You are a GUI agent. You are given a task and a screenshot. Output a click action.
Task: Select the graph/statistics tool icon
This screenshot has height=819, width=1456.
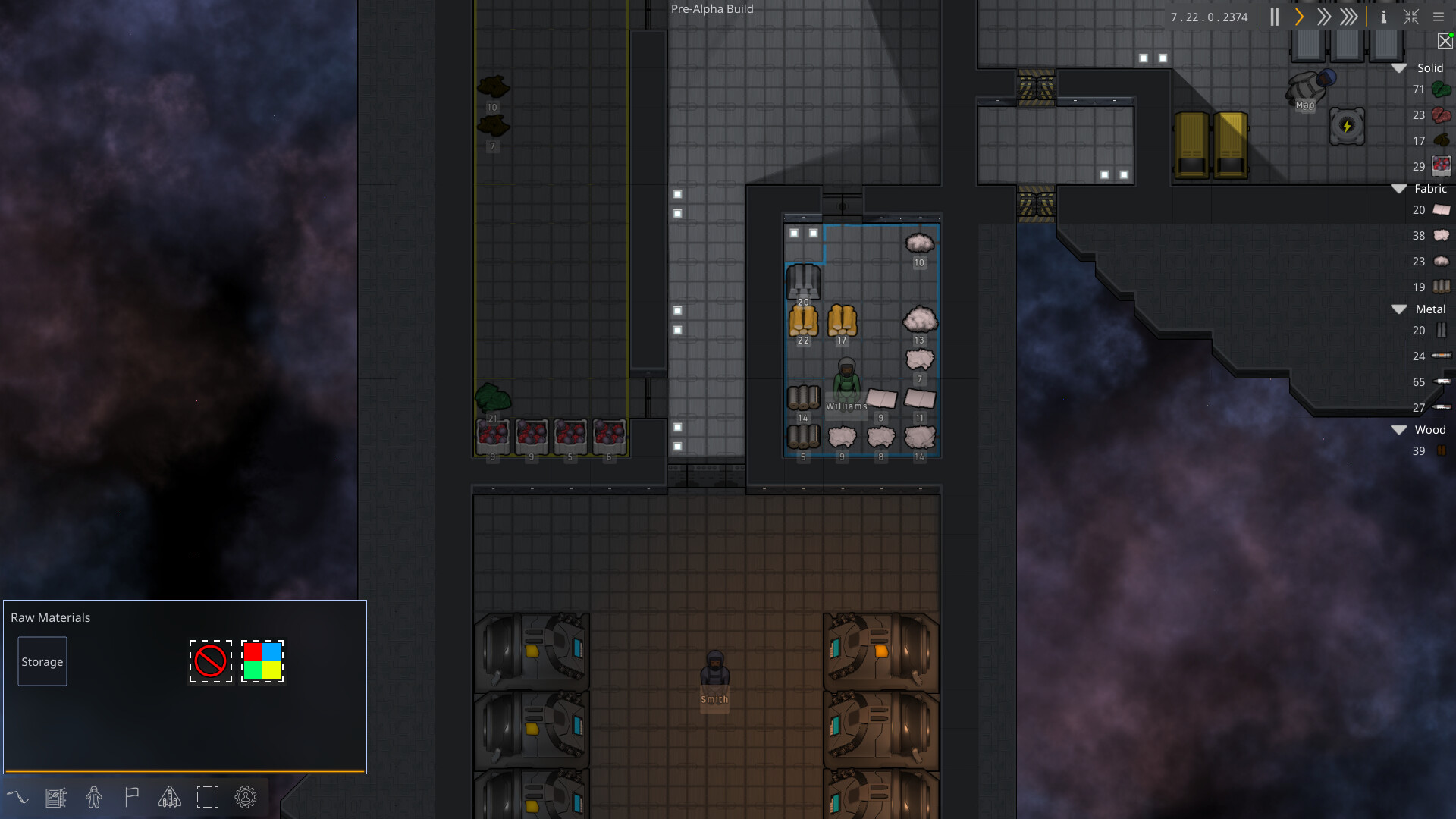pos(19,797)
